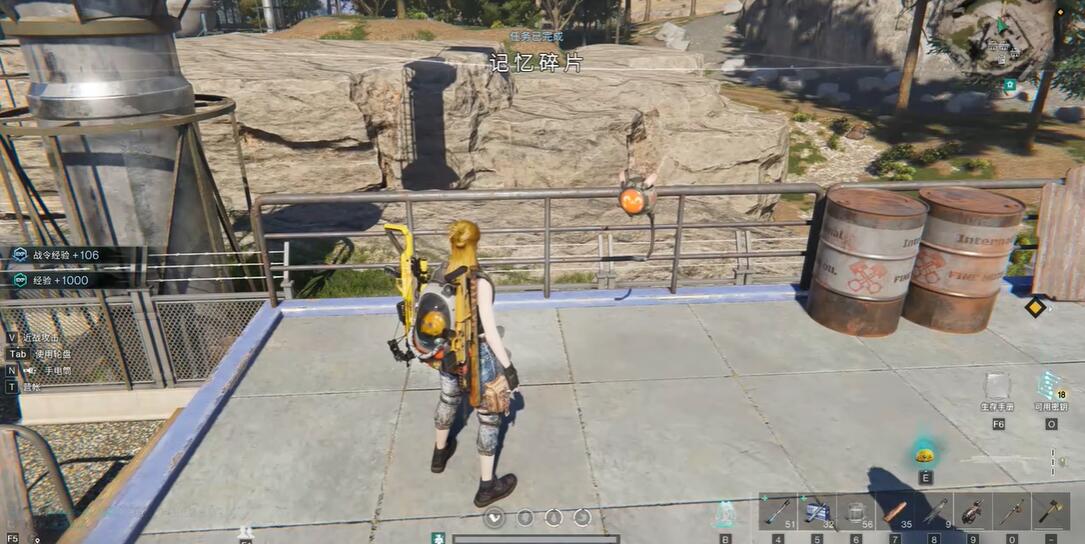Select the home marker on the minimap
The width and height of the screenshot is (1085, 544).
1011,86
